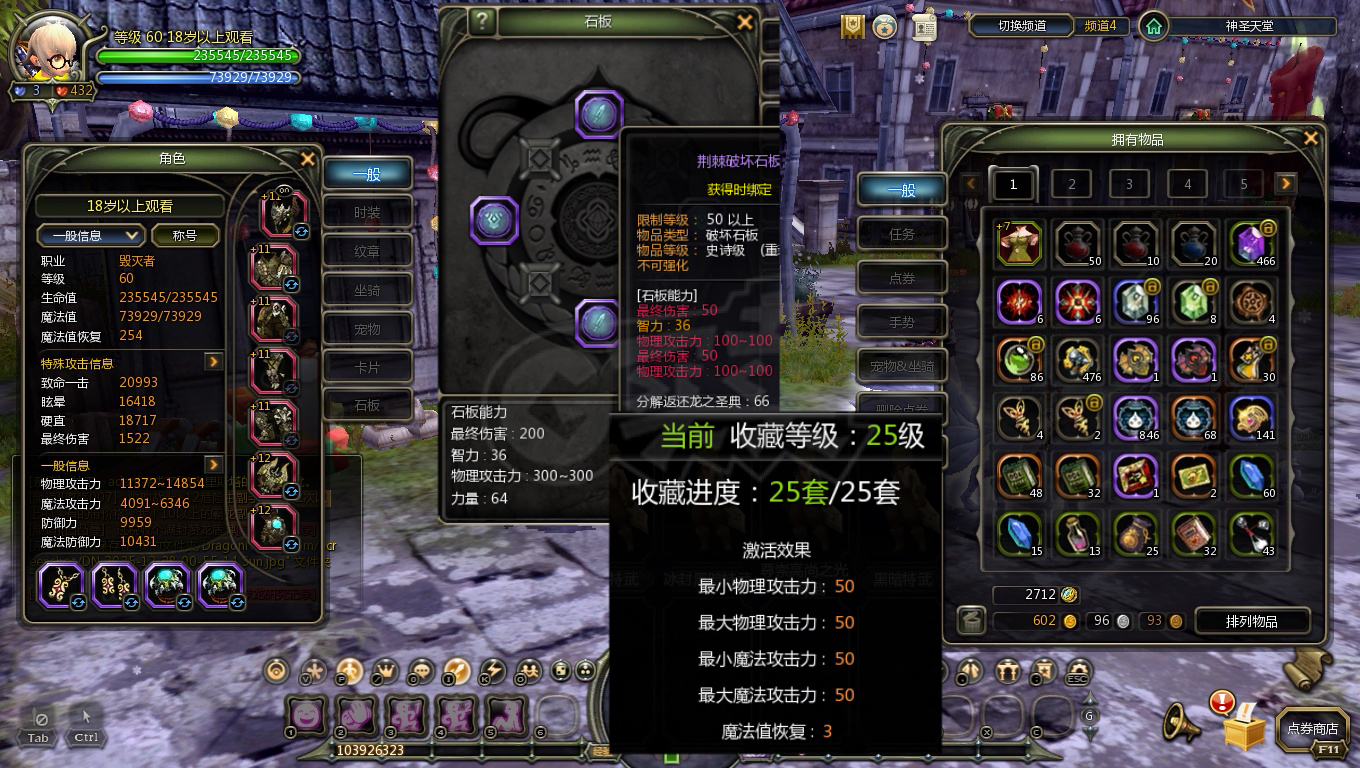Screen dimensions: 1360x768
Task: Open the suggestion box icon near bottom right
Action: point(1245,730)
